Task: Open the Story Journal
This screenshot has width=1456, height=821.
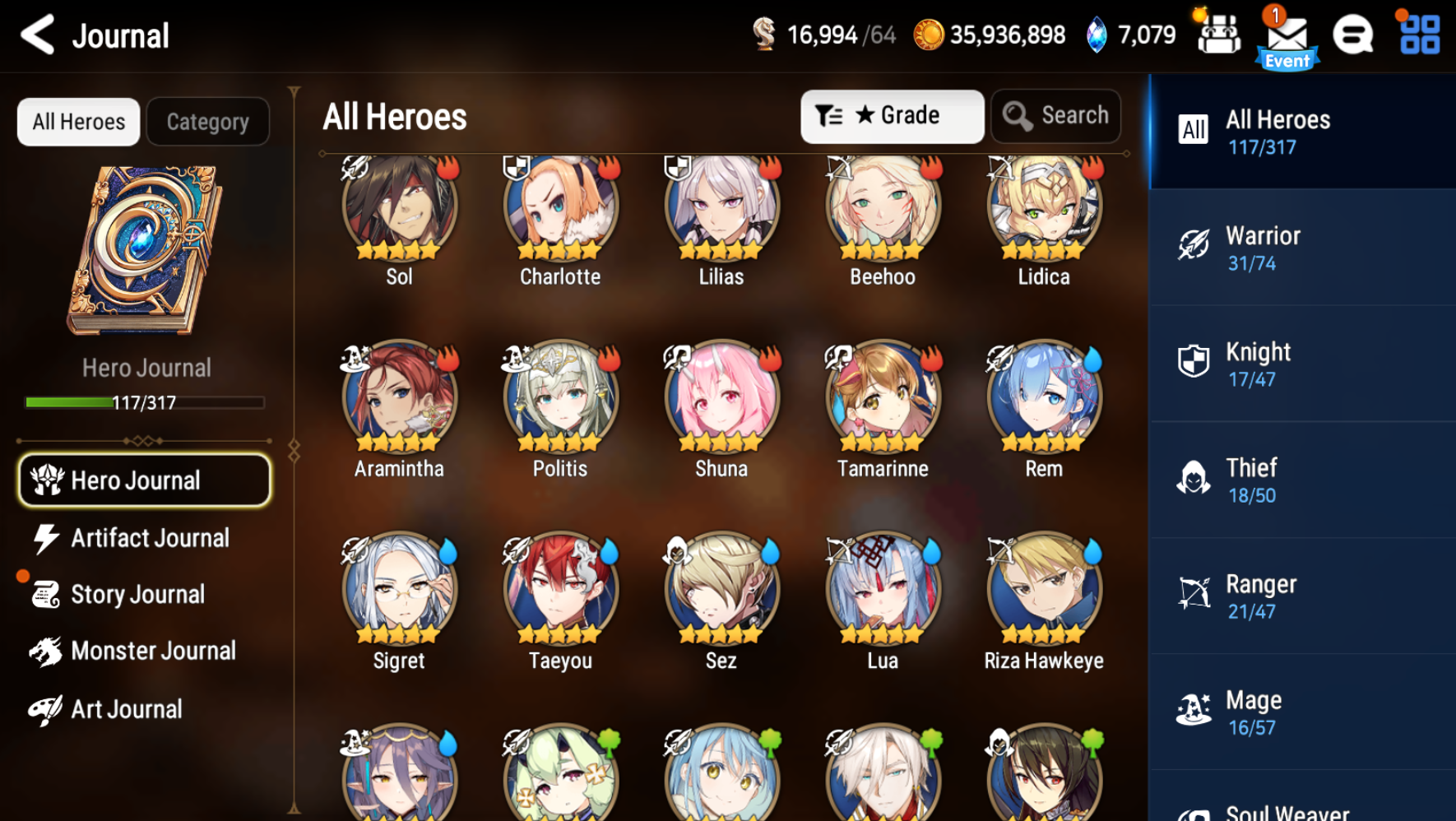Action: (x=138, y=594)
